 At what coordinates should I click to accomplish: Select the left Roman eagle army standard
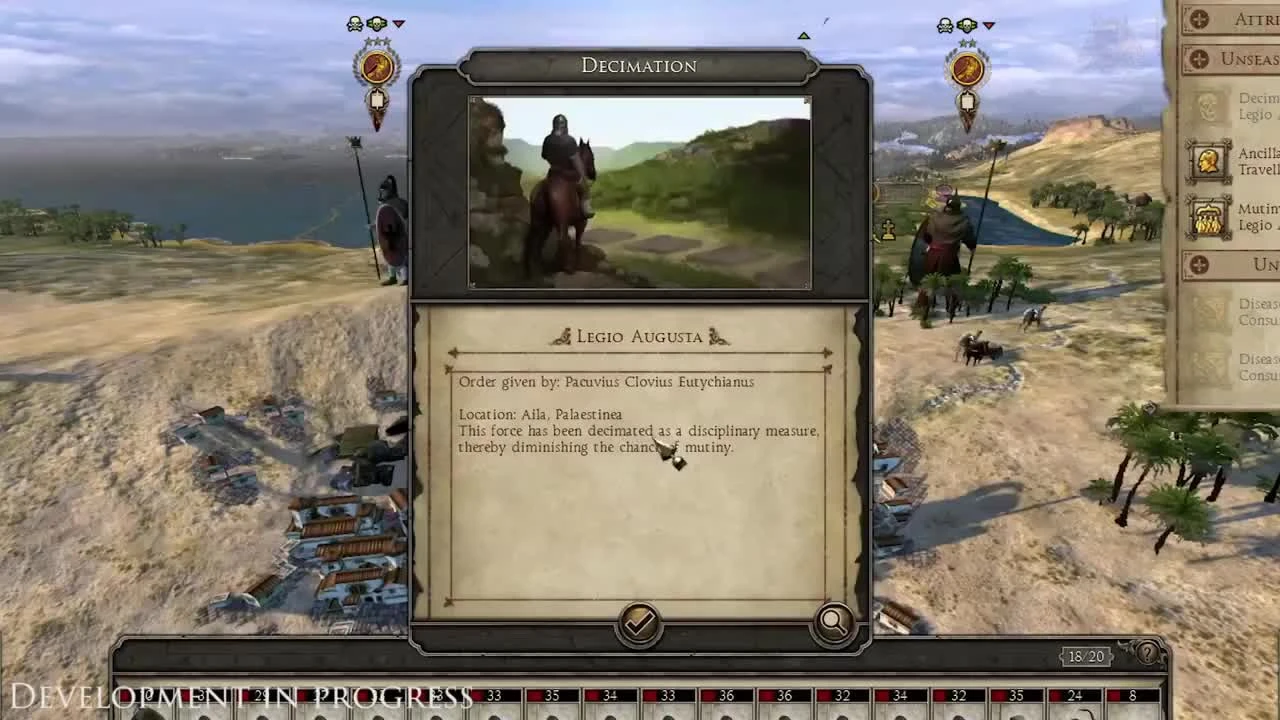[x=377, y=67]
